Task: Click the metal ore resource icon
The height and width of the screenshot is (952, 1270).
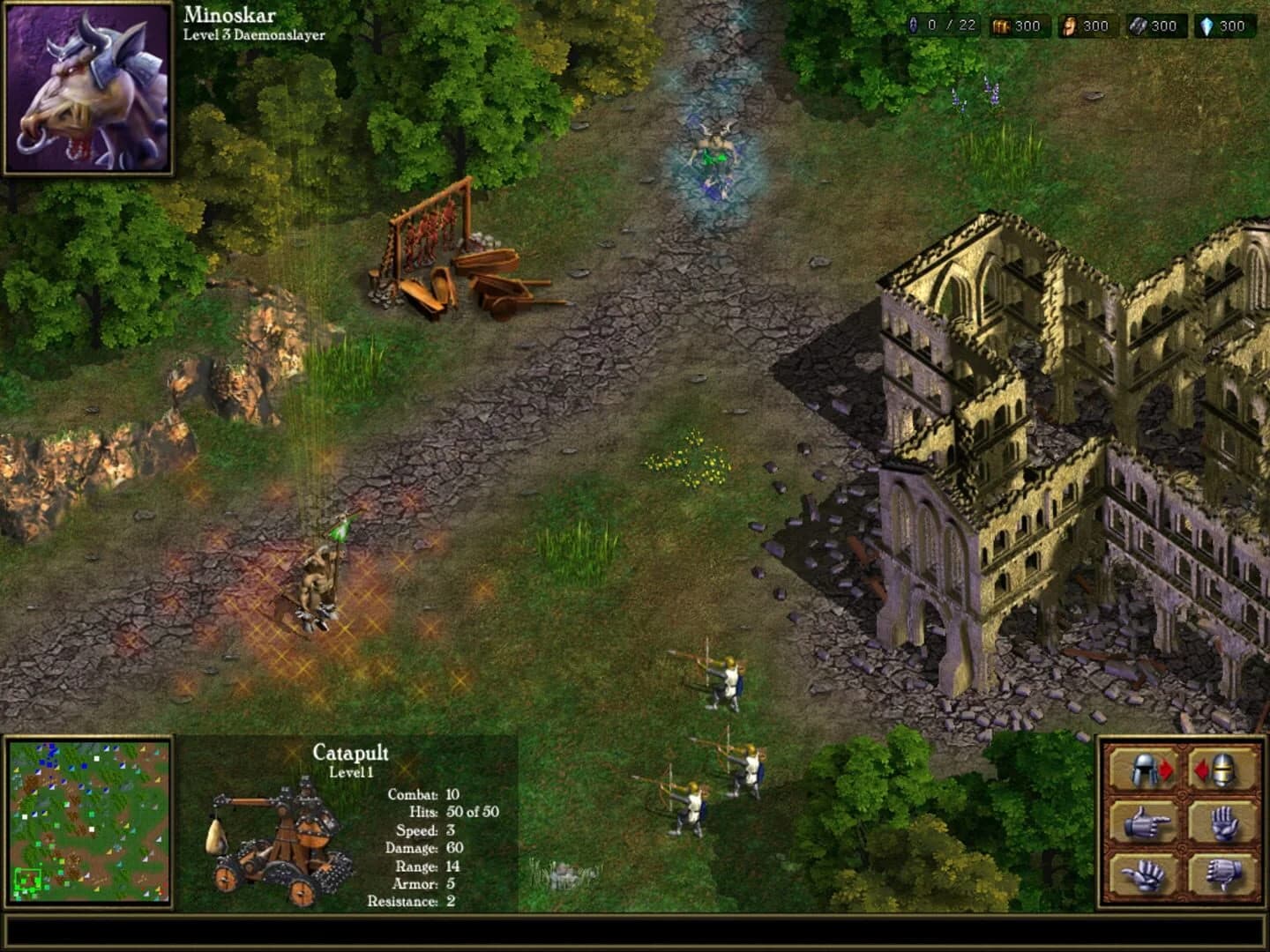Action: click(x=1069, y=26)
